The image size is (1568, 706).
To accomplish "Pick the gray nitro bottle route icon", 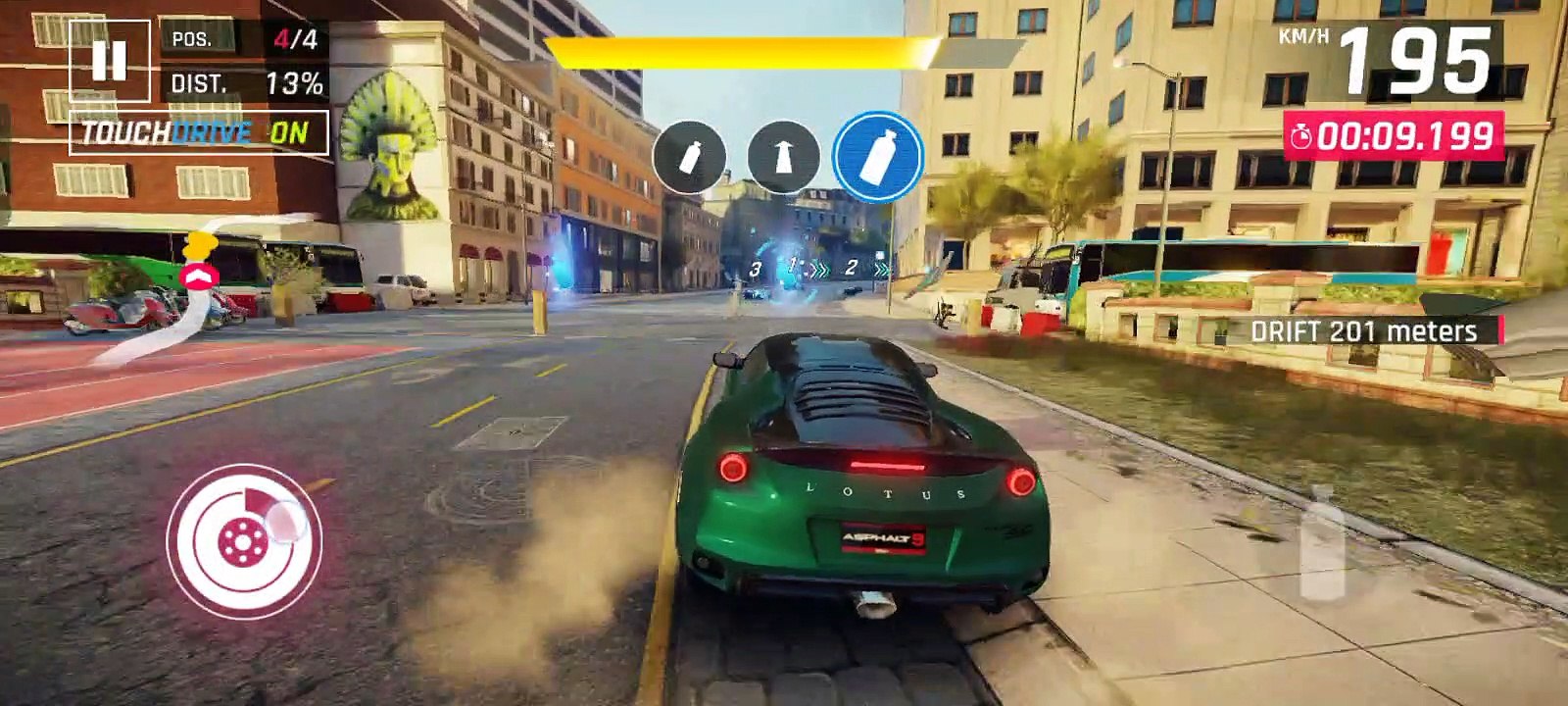I will coord(690,157).
